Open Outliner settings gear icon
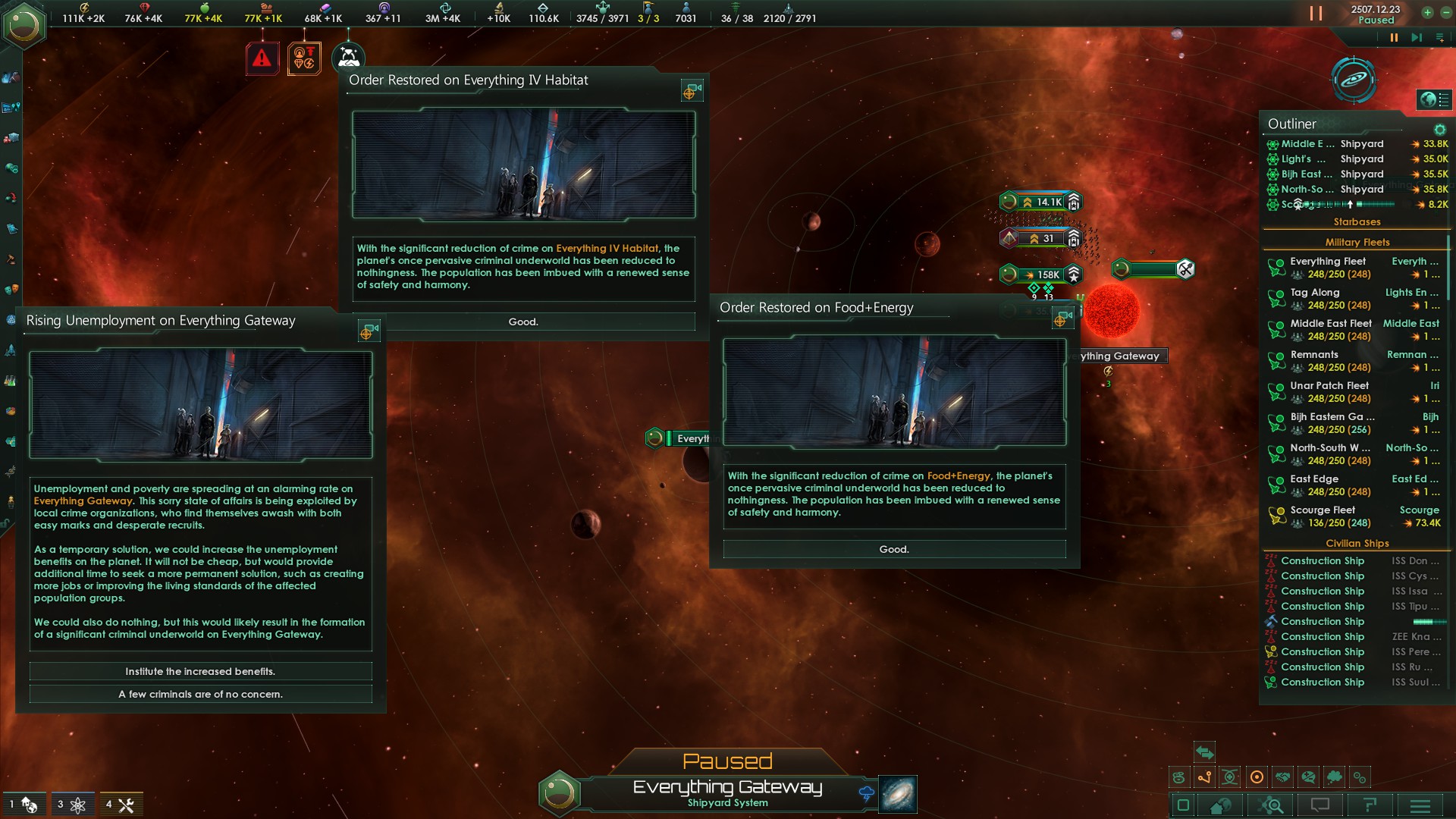Image resolution: width=1456 pixels, height=819 pixels. (x=1439, y=130)
